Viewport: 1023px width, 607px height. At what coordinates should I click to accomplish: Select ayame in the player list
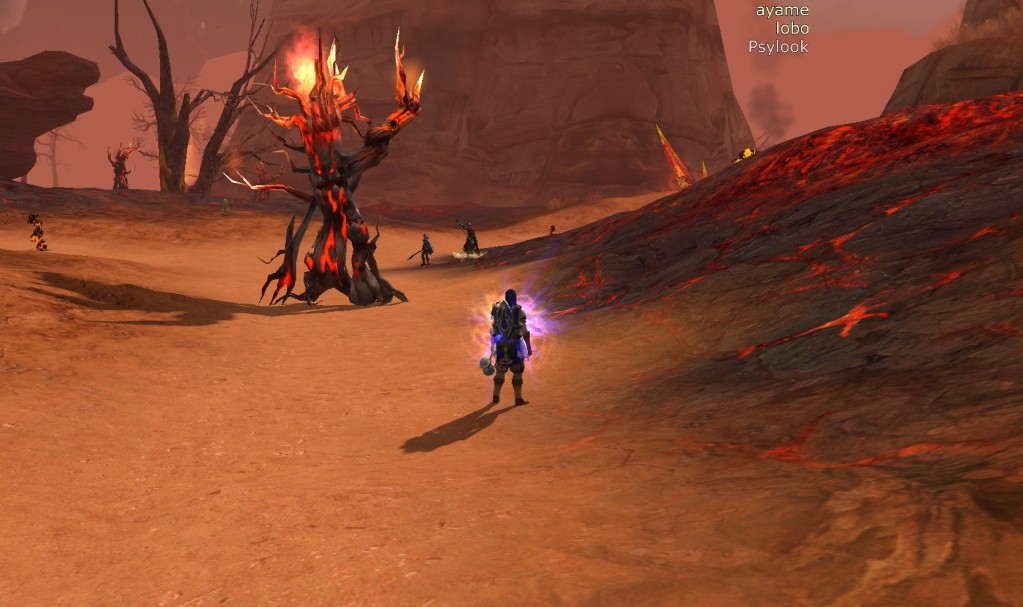pyautogui.click(x=782, y=10)
